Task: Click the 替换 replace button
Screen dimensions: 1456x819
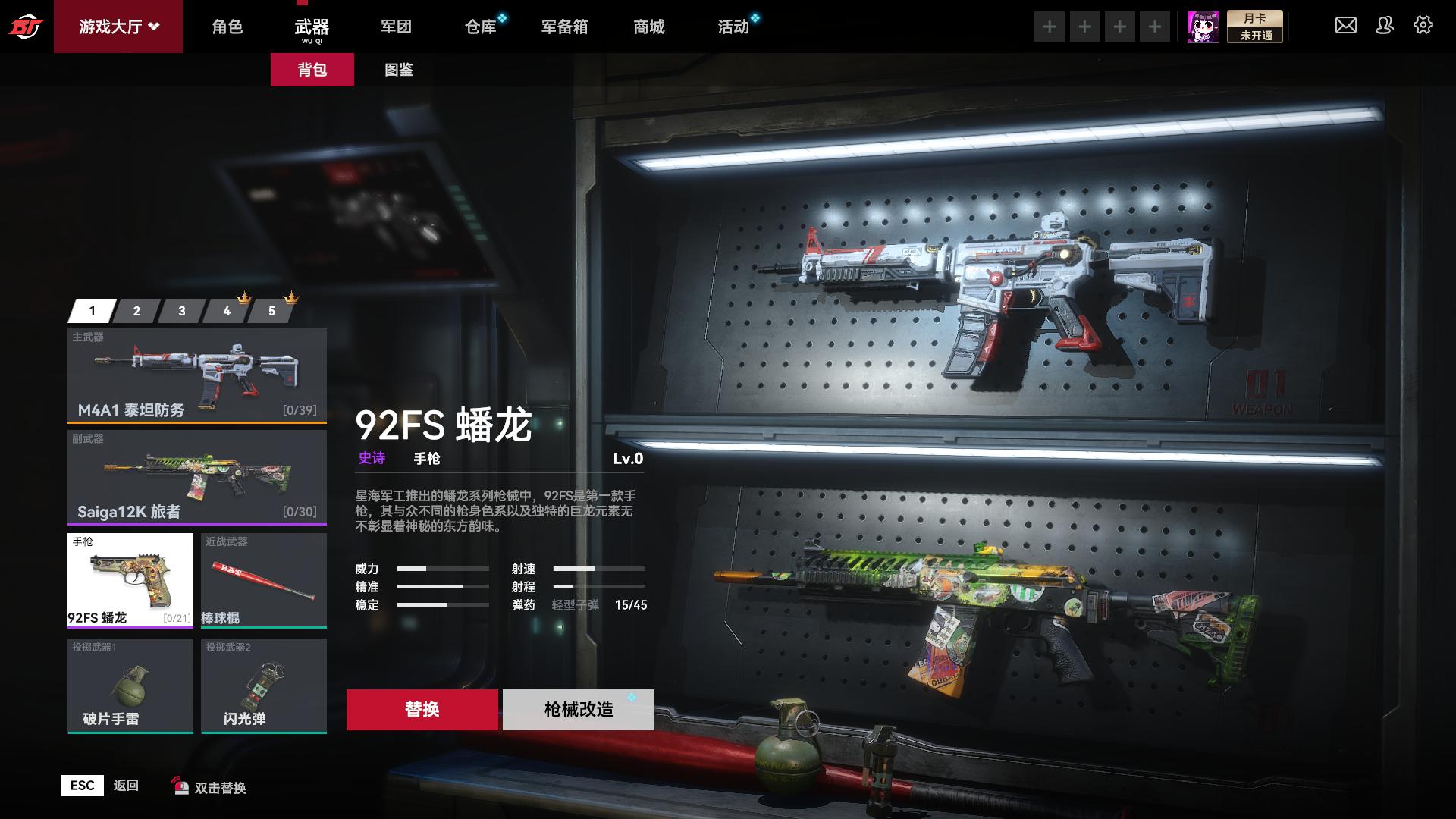Action: click(x=422, y=709)
